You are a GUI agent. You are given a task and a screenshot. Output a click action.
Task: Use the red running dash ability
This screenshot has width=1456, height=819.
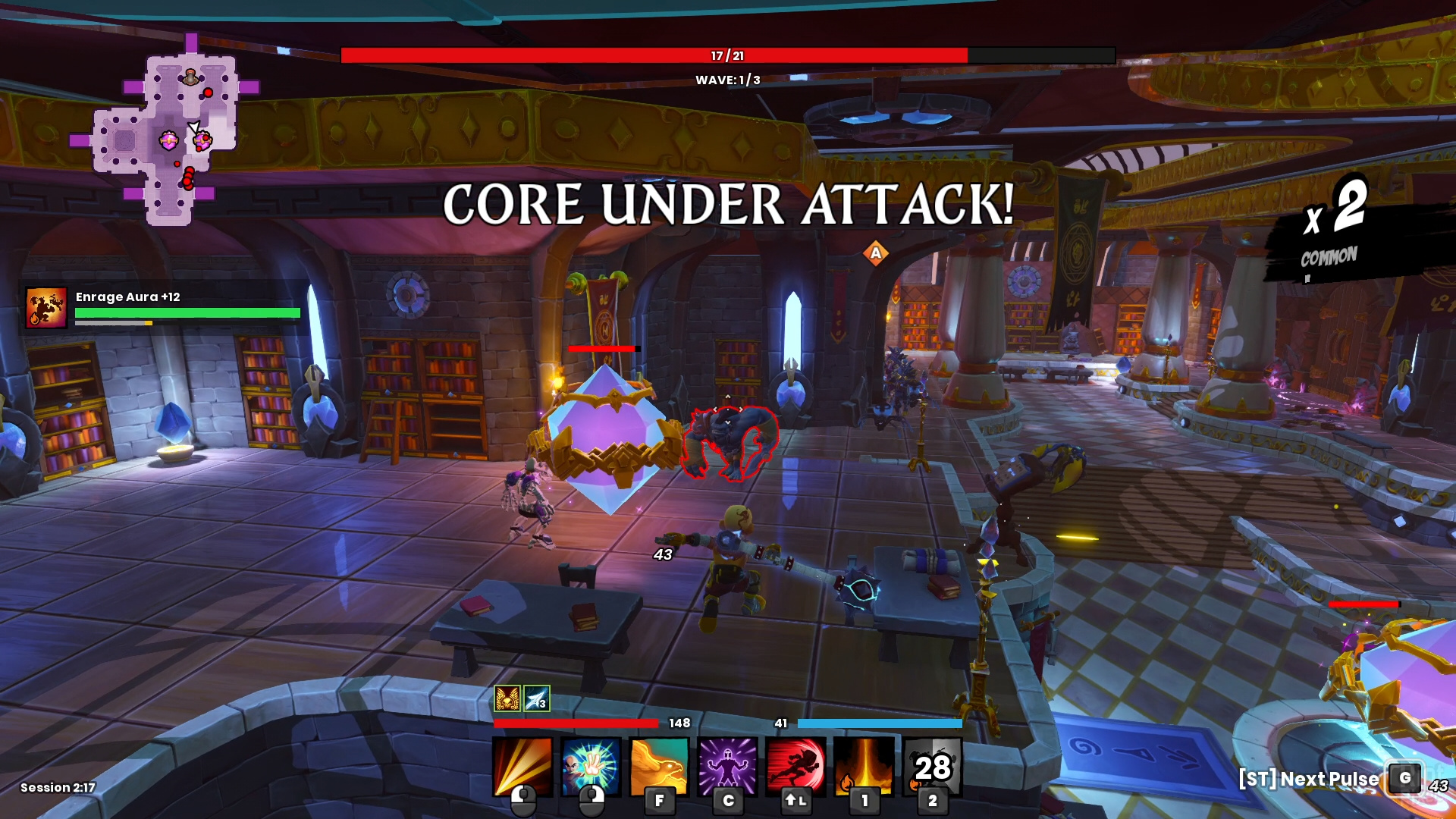[x=795, y=766]
